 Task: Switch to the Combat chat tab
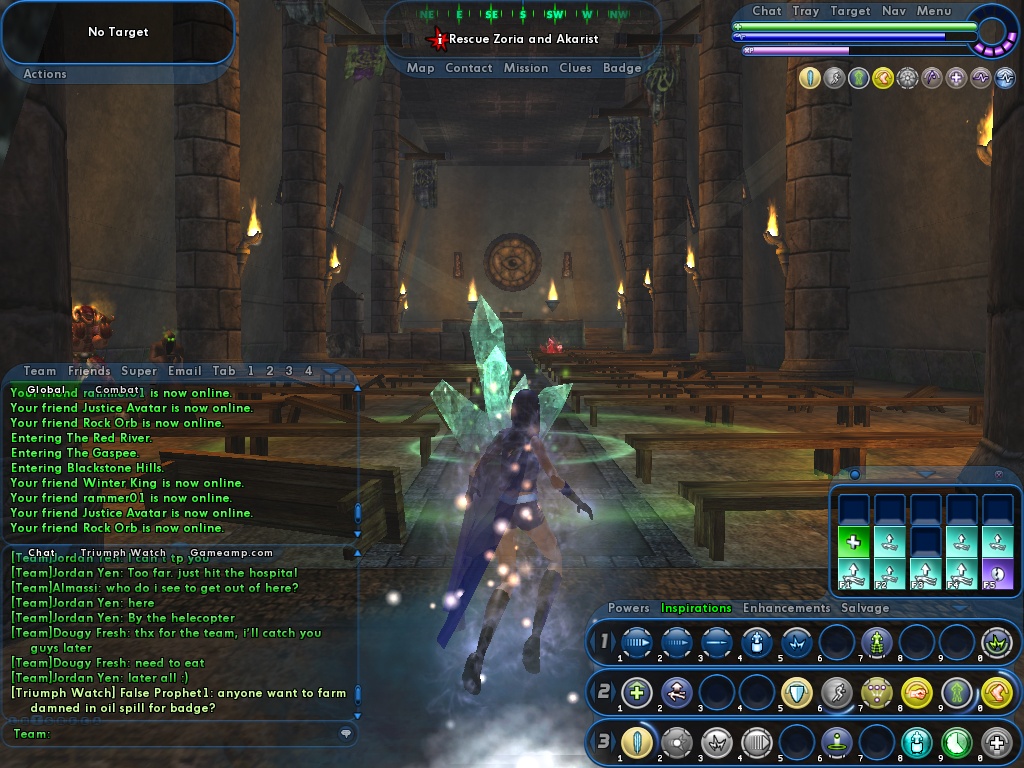(x=117, y=390)
